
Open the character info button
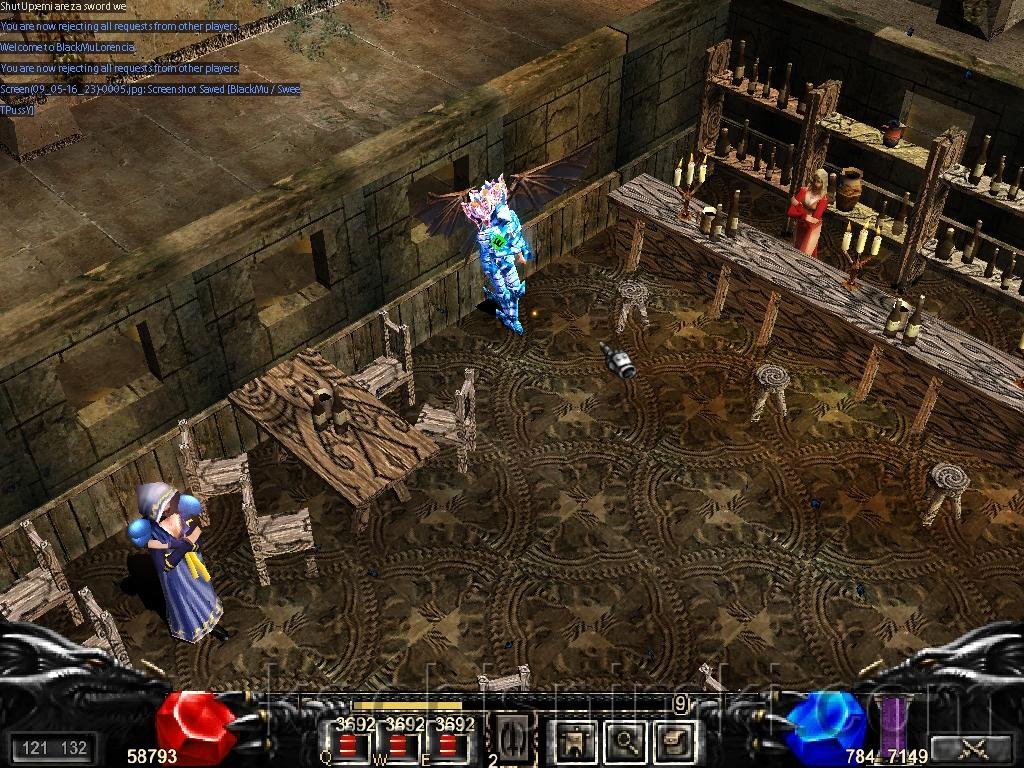pyautogui.click(x=574, y=741)
